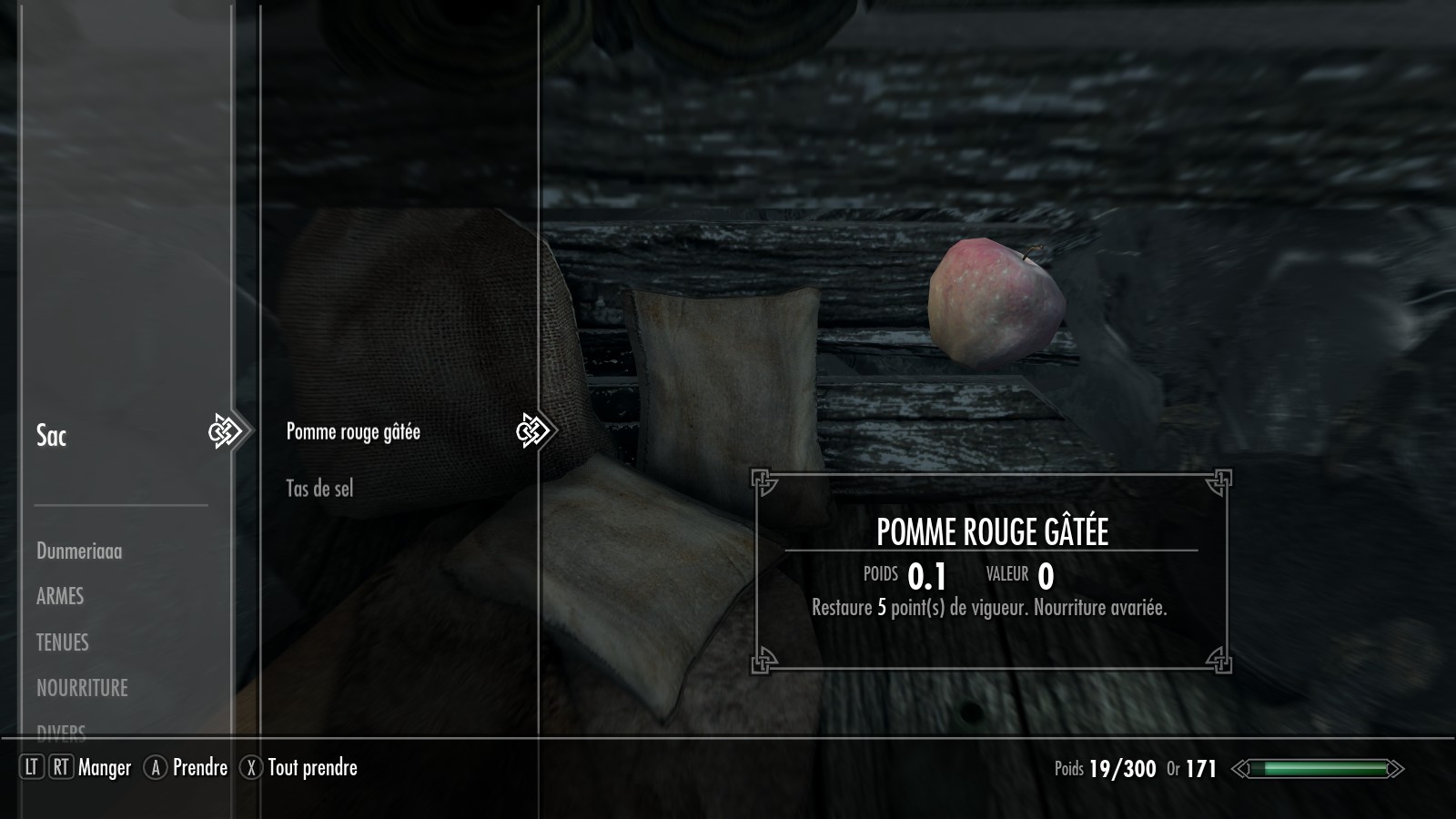Select the Tas de sel item

pos(319,489)
